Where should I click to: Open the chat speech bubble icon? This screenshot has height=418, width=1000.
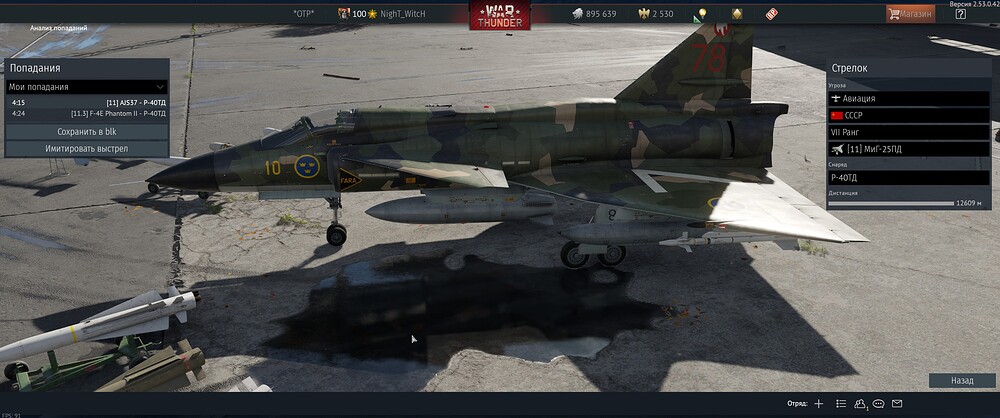pos(879,404)
